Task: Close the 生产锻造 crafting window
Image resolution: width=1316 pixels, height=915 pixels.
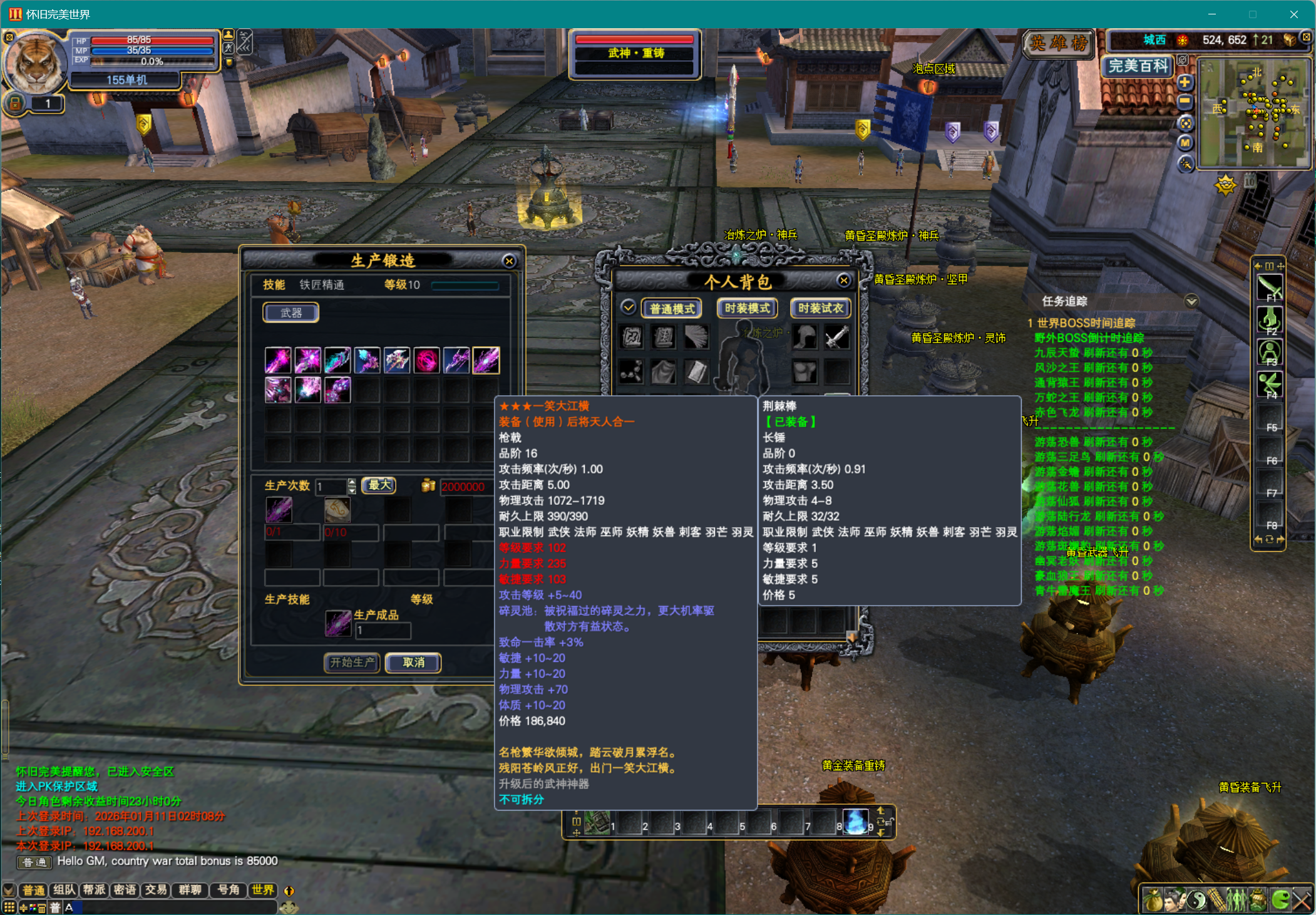Action: point(509,261)
